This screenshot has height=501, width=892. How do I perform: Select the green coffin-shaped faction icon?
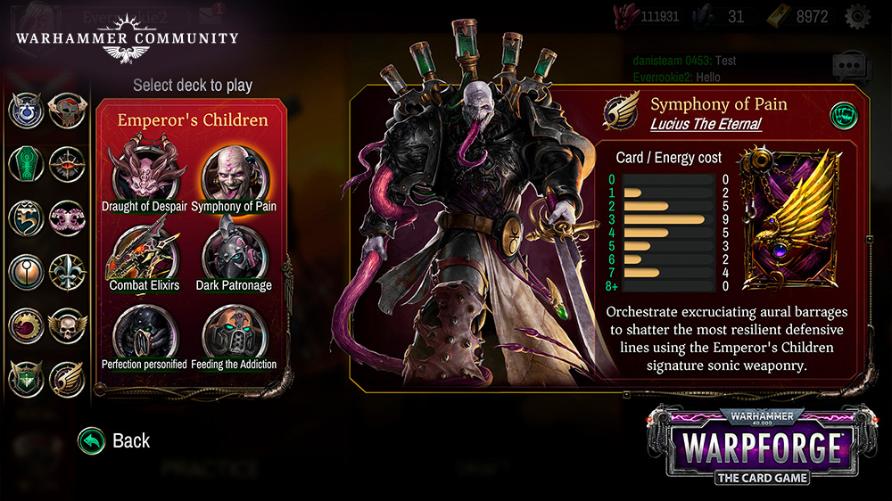click(x=26, y=163)
